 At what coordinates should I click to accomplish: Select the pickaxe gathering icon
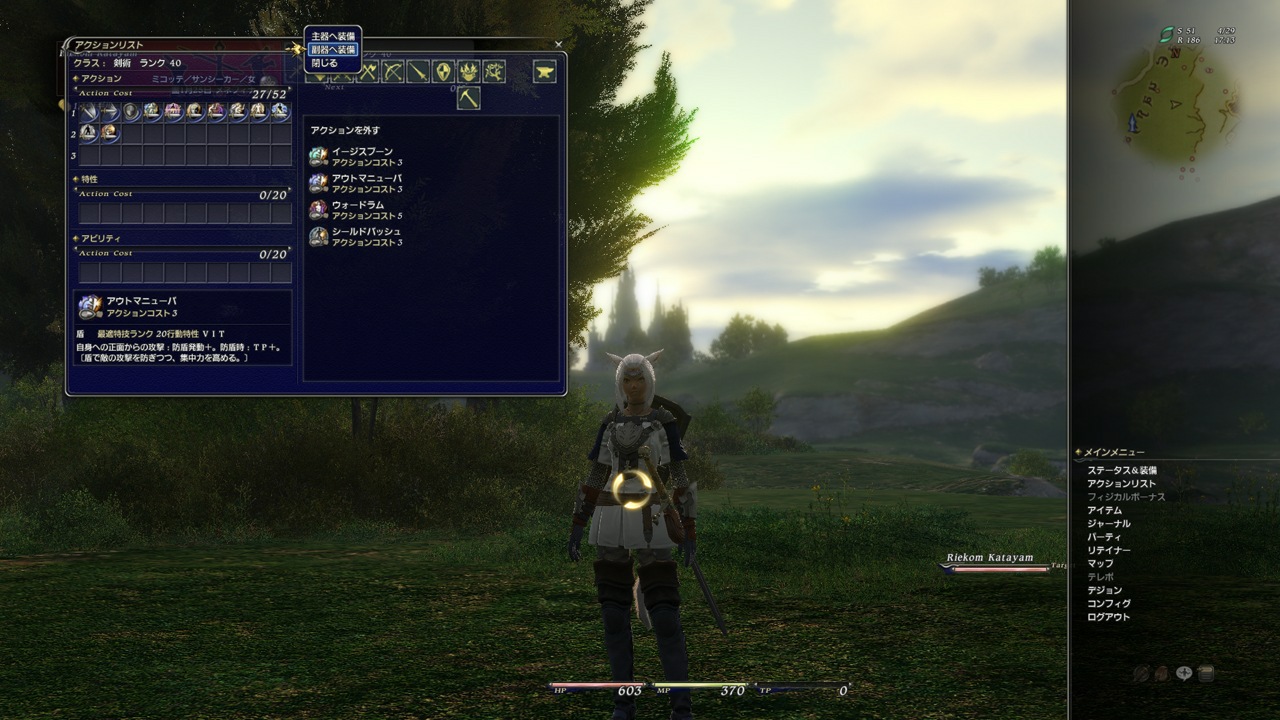[x=469, y=96]
